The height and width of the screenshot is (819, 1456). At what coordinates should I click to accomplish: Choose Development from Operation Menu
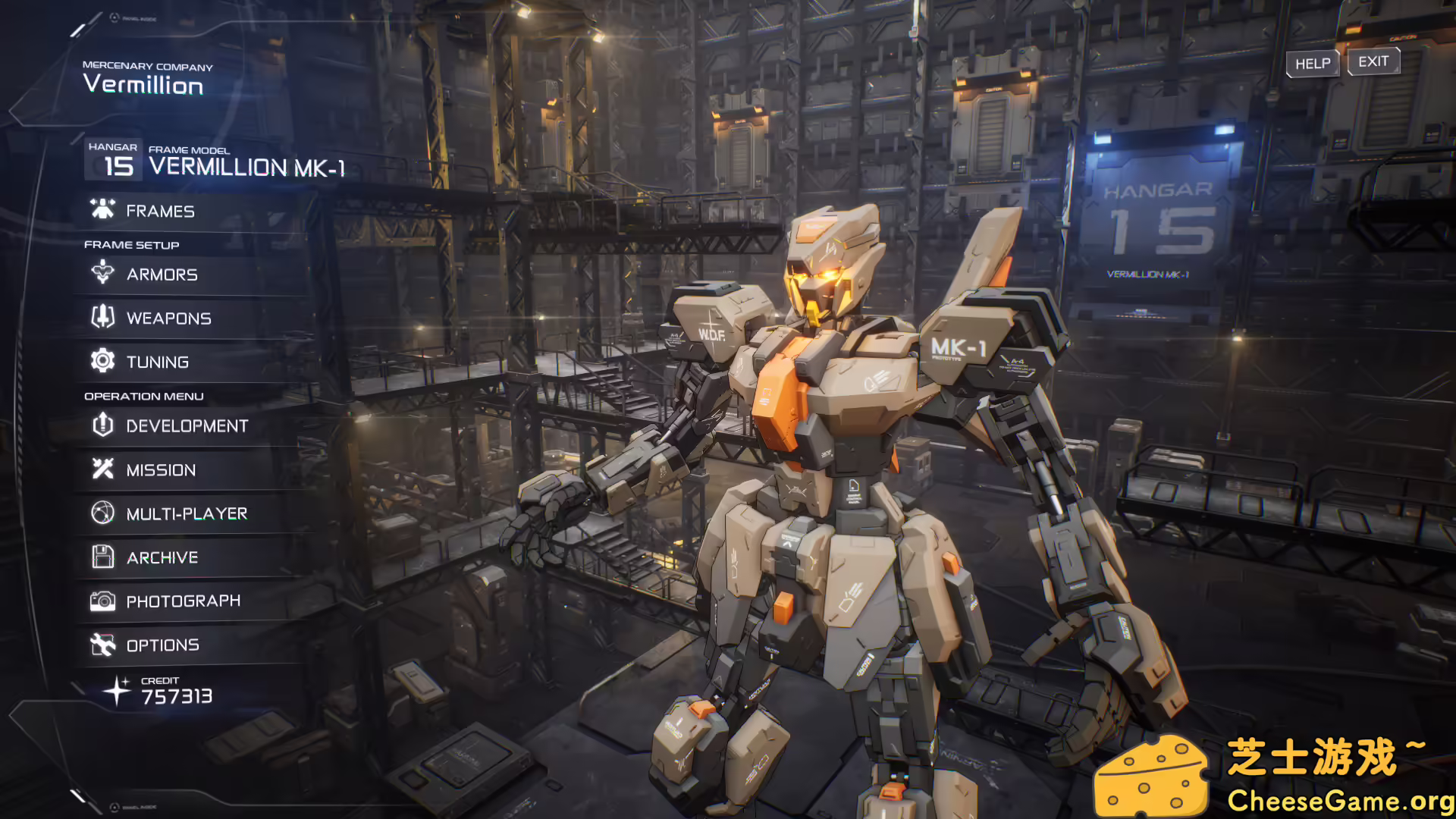click(187, 426)
